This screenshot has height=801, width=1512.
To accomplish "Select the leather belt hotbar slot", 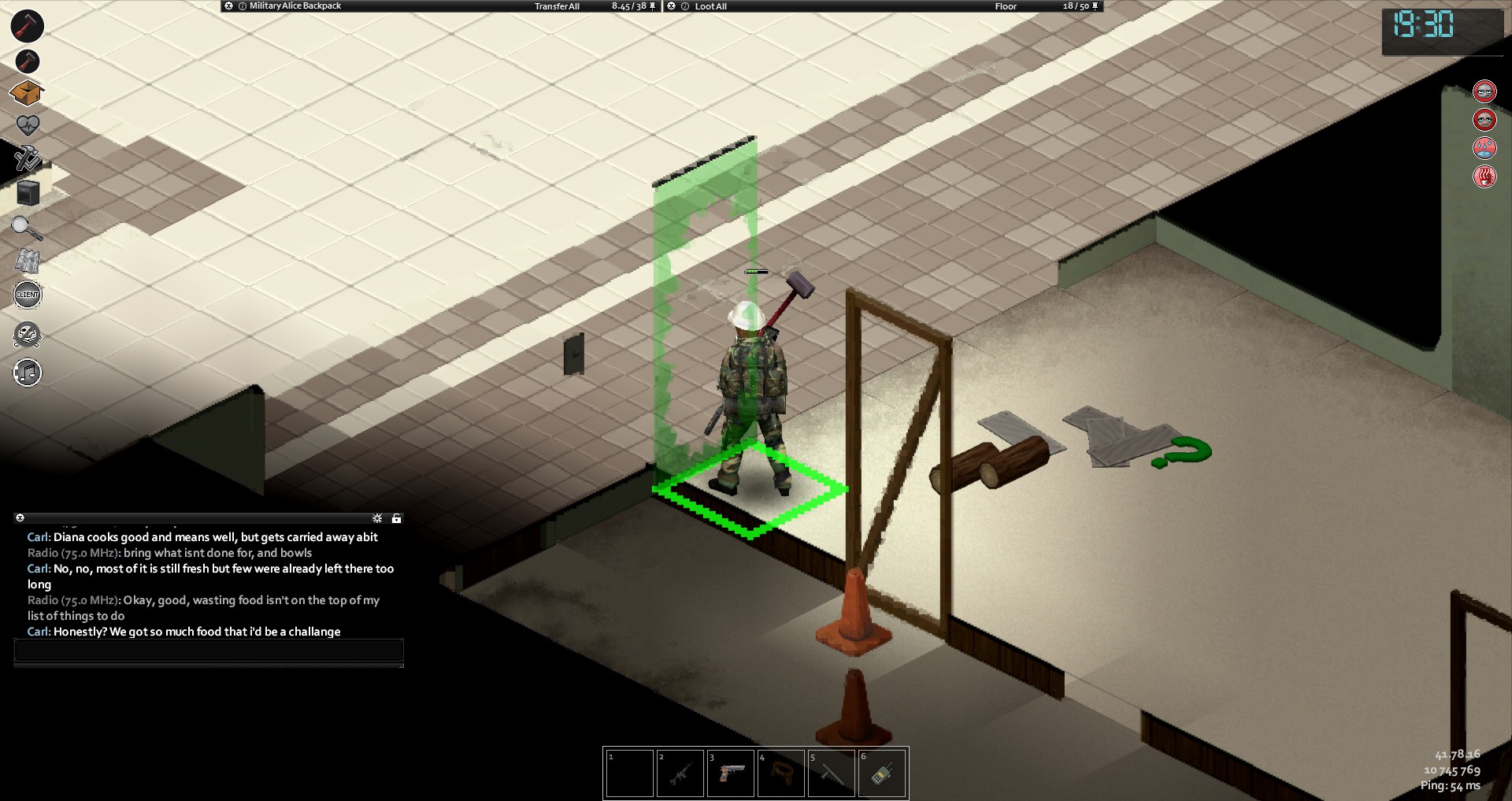I will (x=781, y=773).
